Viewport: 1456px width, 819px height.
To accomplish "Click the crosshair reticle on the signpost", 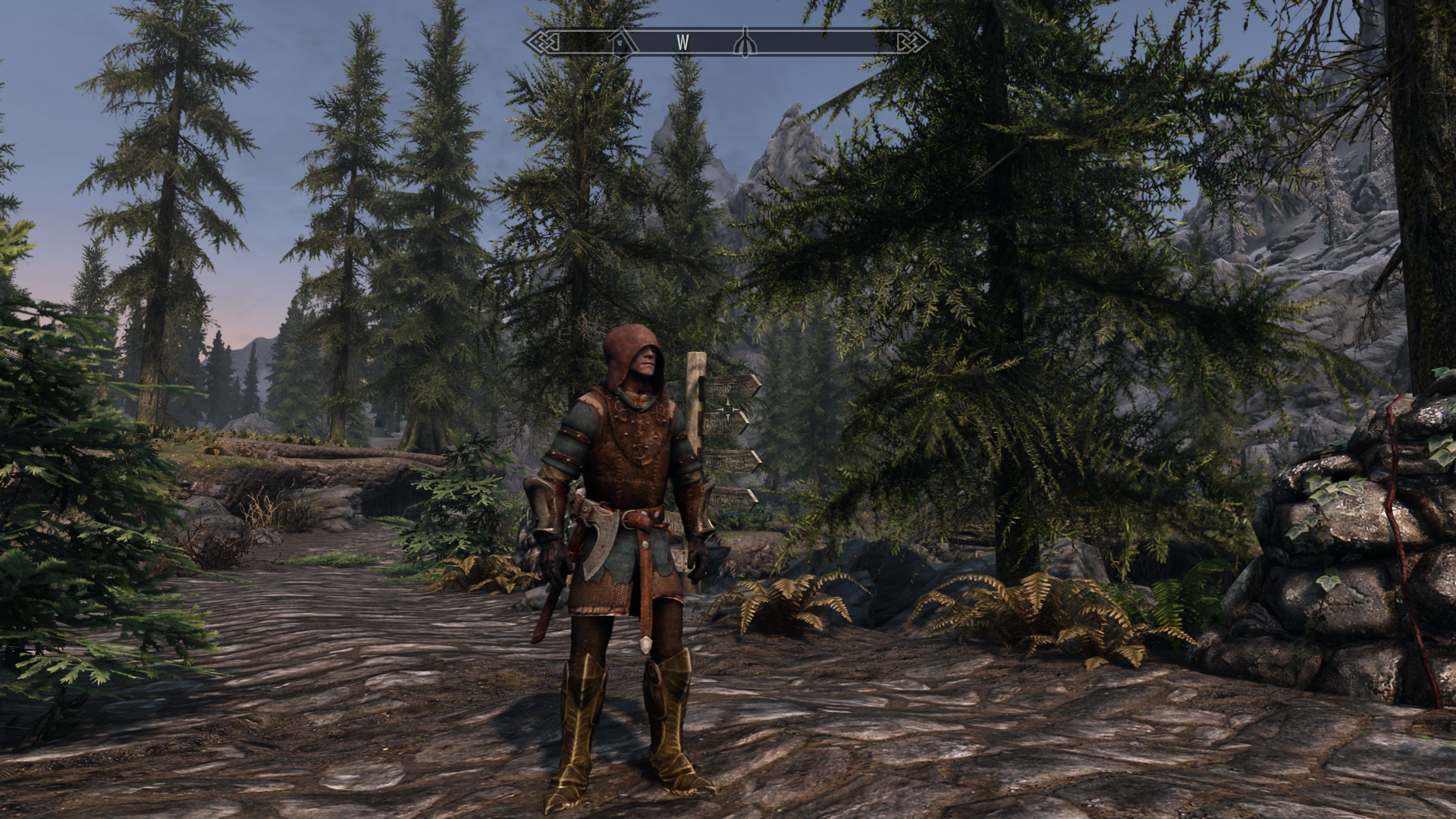I will [728, 408].
